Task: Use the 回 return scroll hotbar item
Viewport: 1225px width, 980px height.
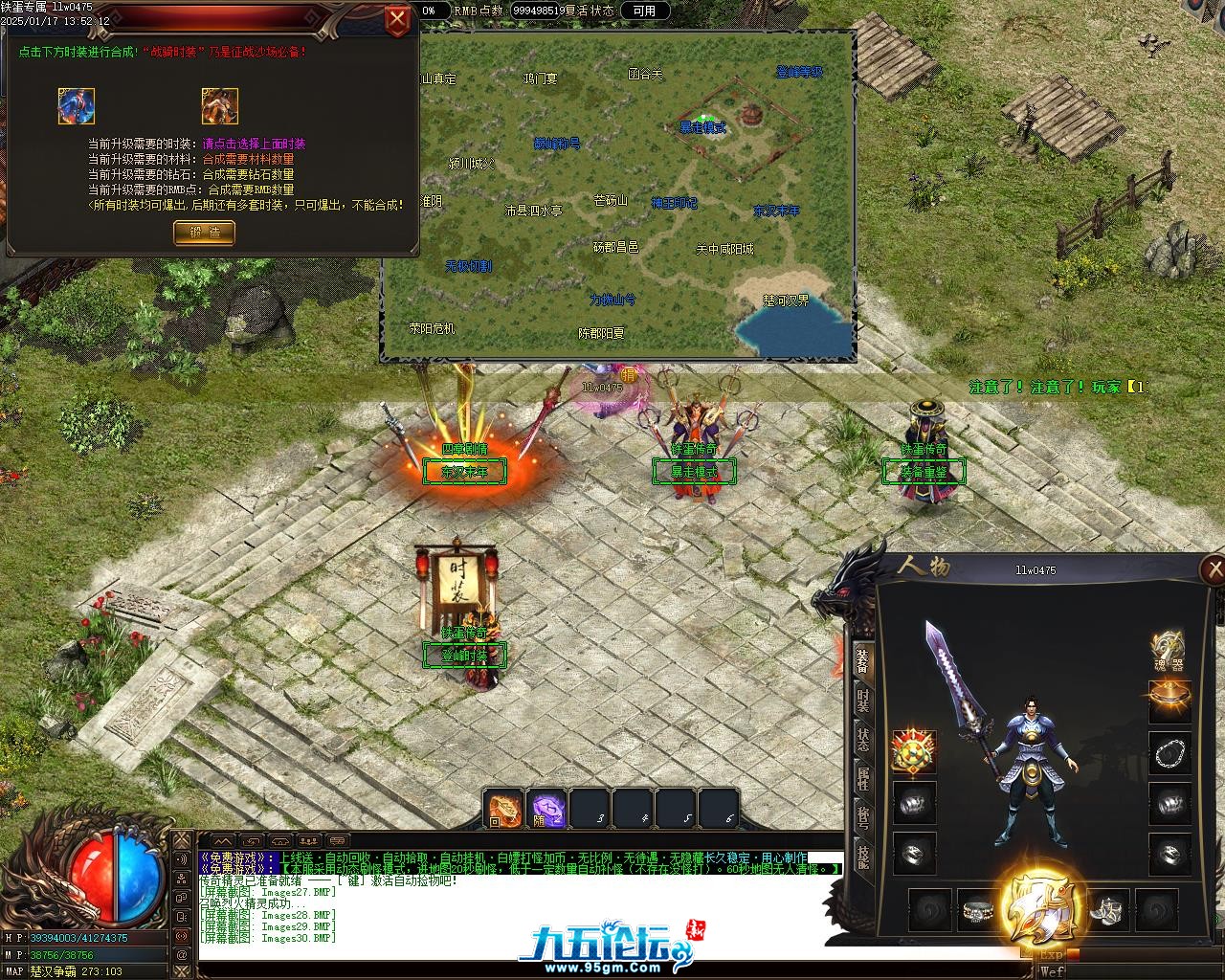Action: tap(503, 810)
